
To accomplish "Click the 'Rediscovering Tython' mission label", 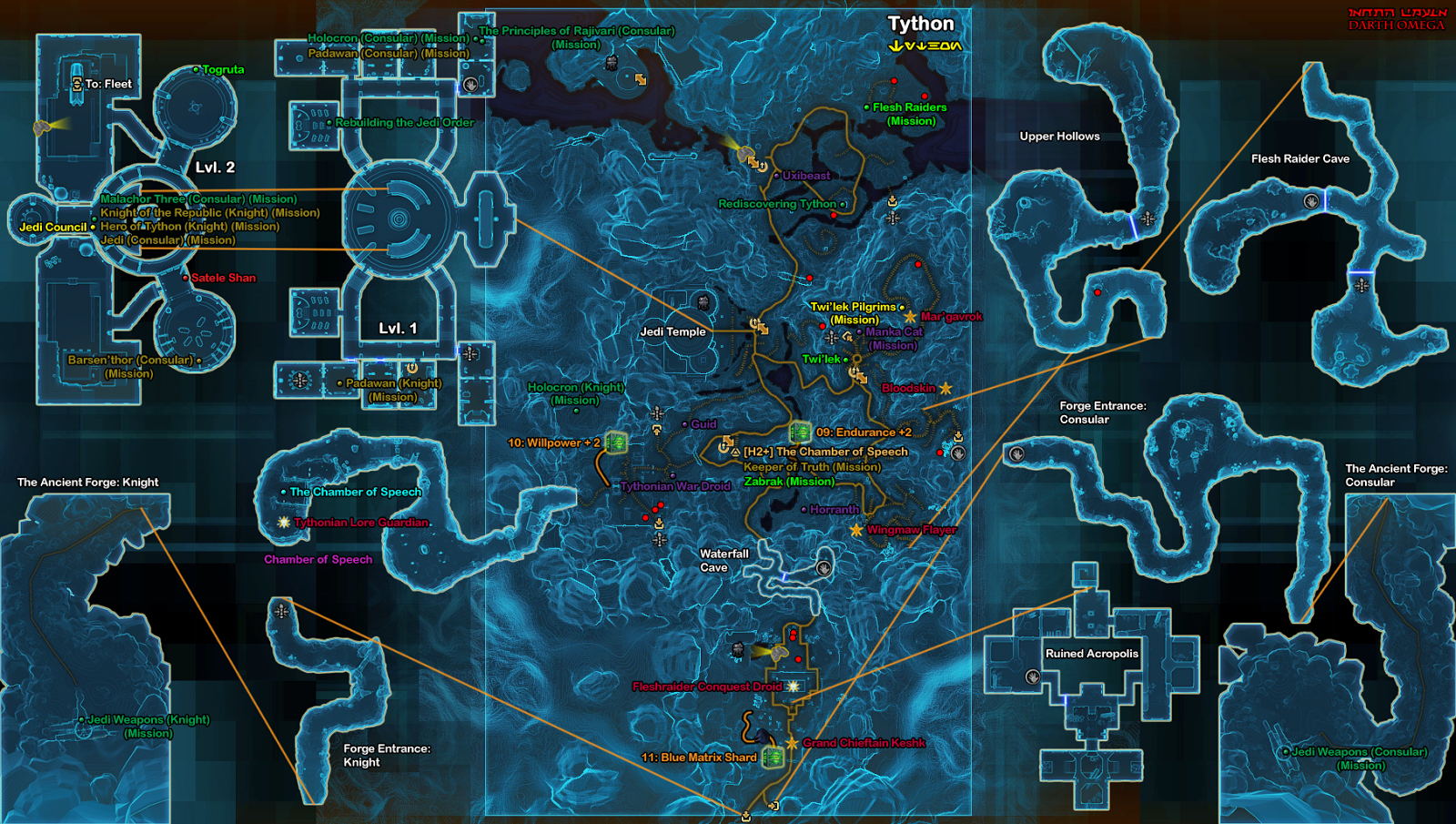I will [x=778, y=204].
